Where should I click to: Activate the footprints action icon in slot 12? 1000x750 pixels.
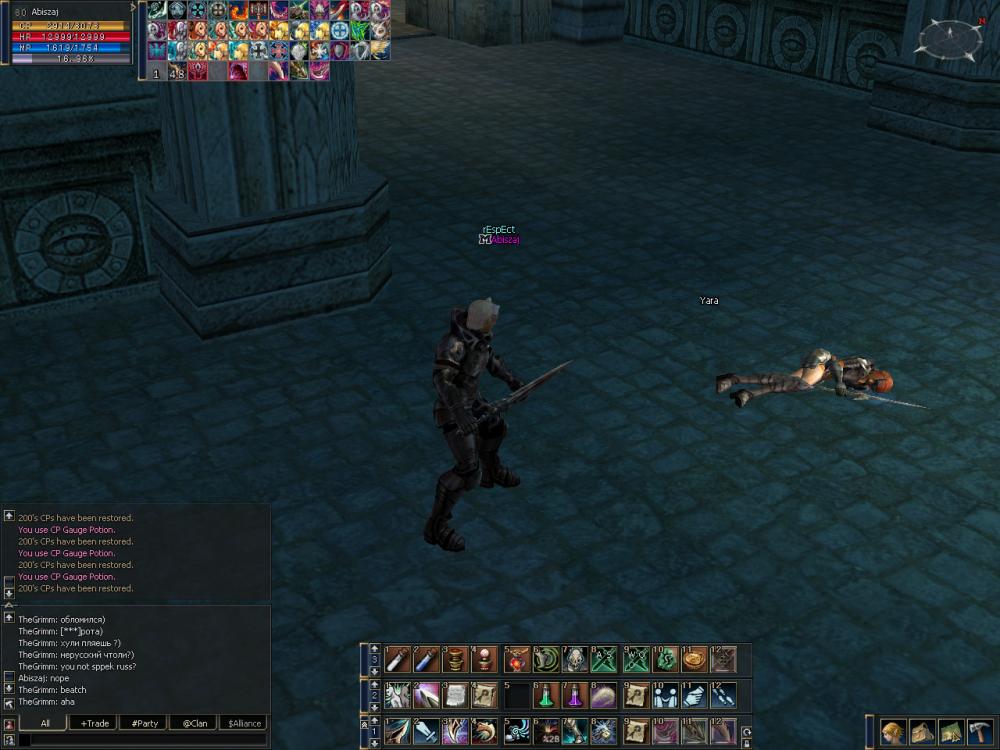[723, 695]
